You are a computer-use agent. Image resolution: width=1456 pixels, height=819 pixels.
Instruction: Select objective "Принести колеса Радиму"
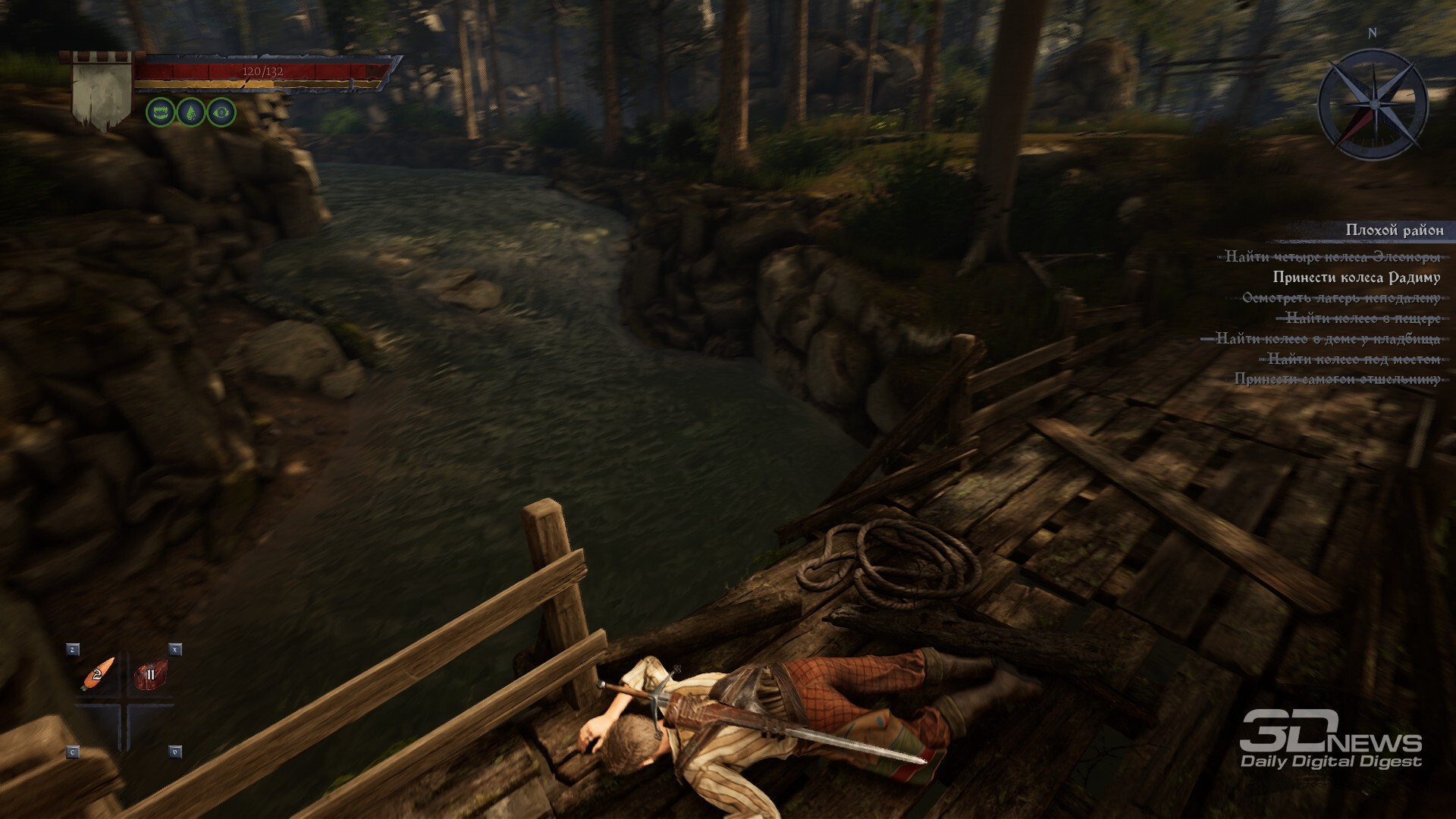1356,278
